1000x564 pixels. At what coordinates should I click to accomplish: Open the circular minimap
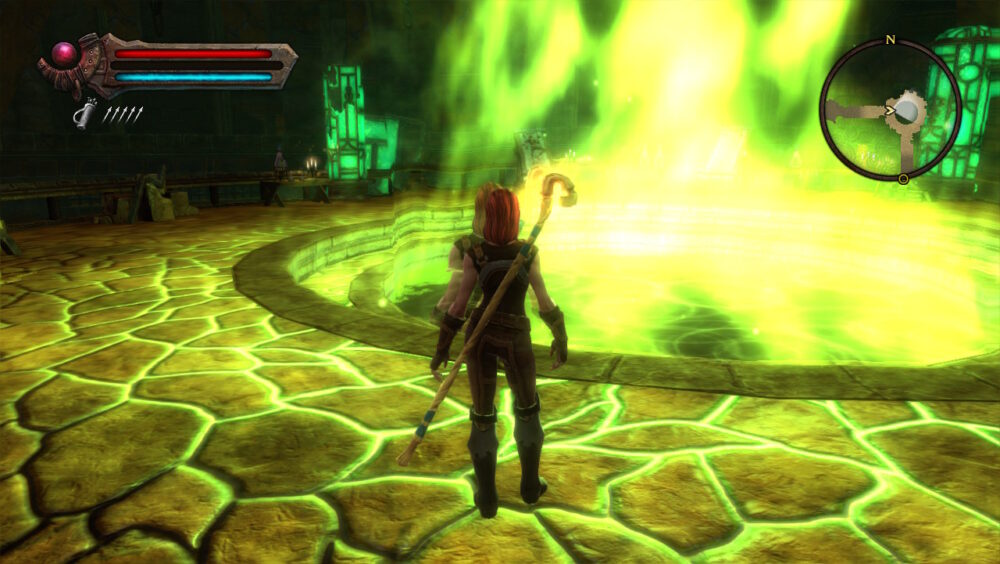[890, 110]
